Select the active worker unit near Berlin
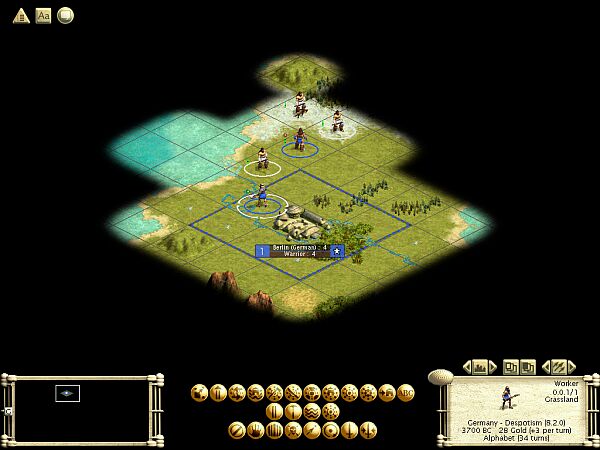600x450 pixels. (262, 197)
